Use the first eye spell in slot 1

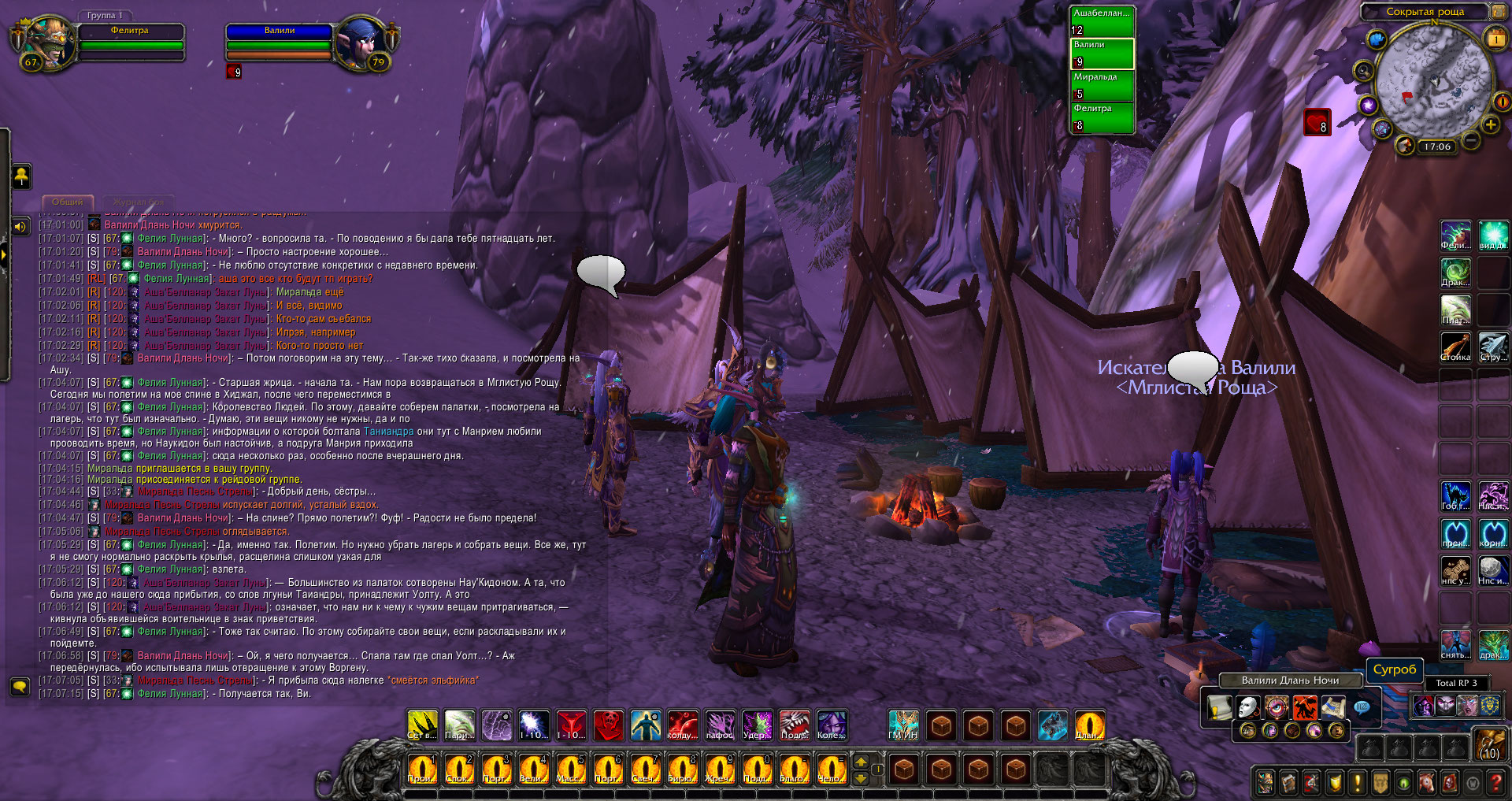[422, 769]
